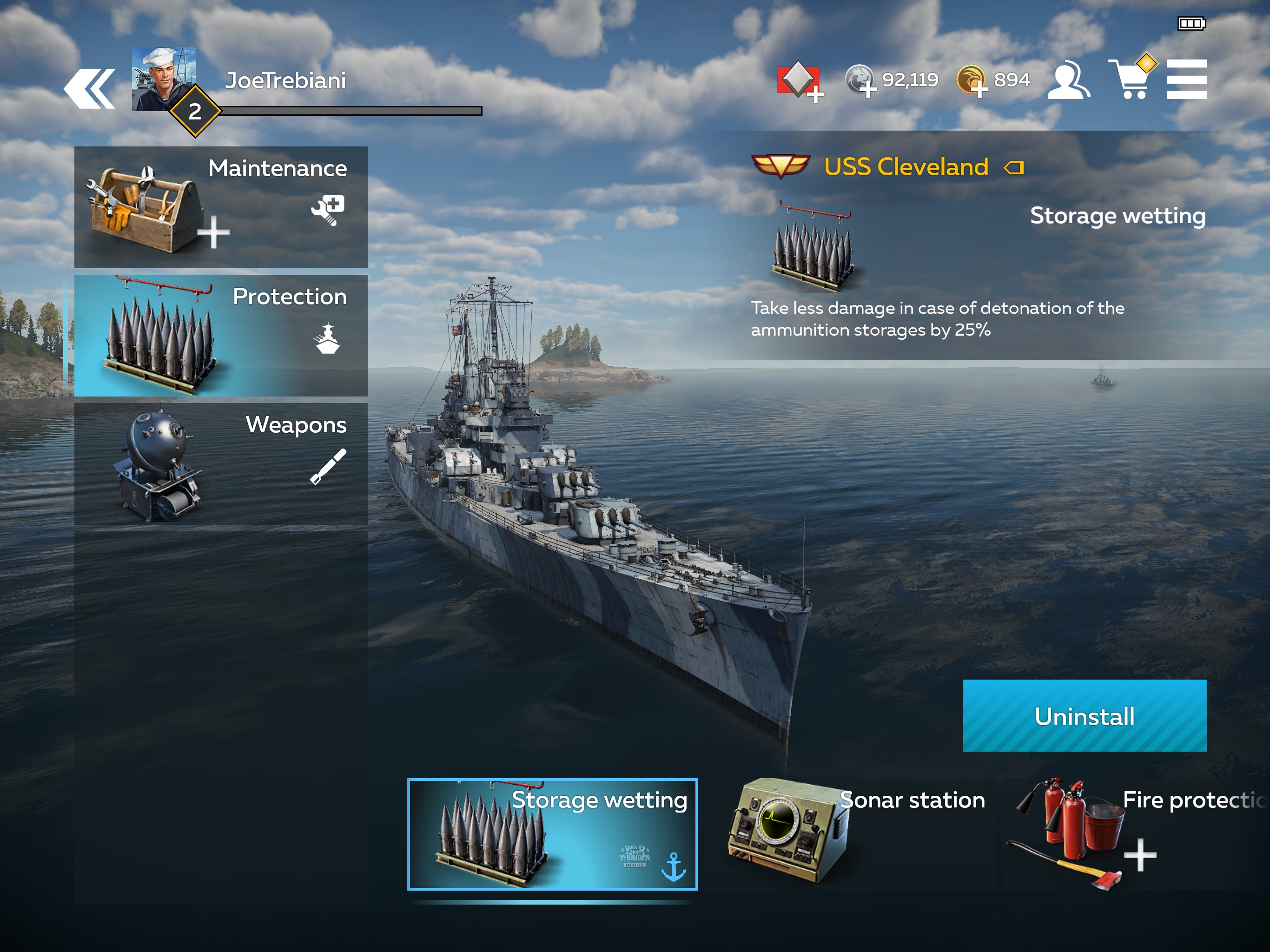Choose the Sonar station module
Image resolution: width=1270 pixels, height=952 pixels.
tap(855, 834)
